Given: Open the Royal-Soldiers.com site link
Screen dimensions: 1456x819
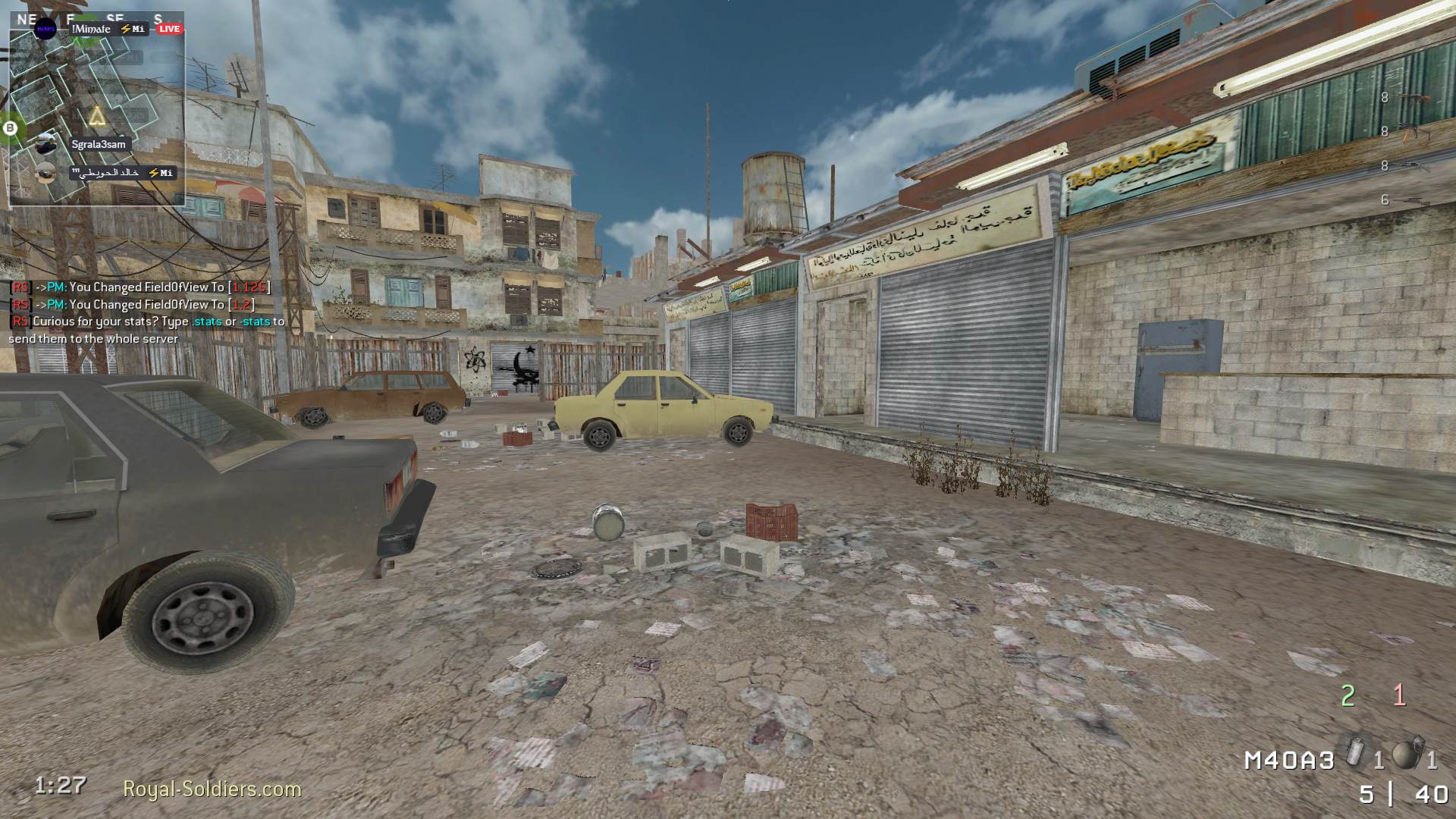Looking at the screenshot, I should point(212,789).
